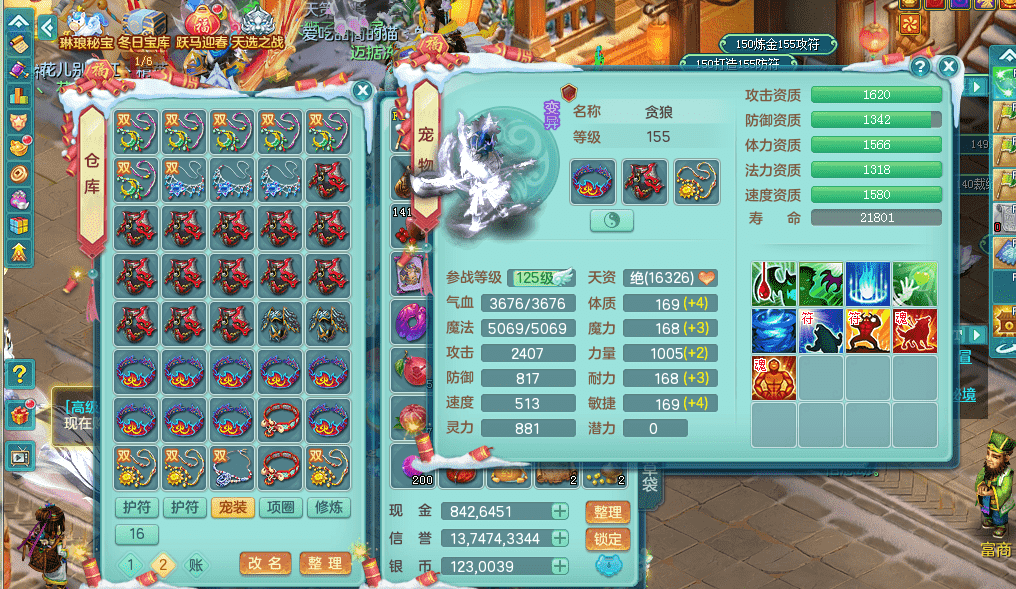Click the warehouse 整理 sort button

[325, 564]
